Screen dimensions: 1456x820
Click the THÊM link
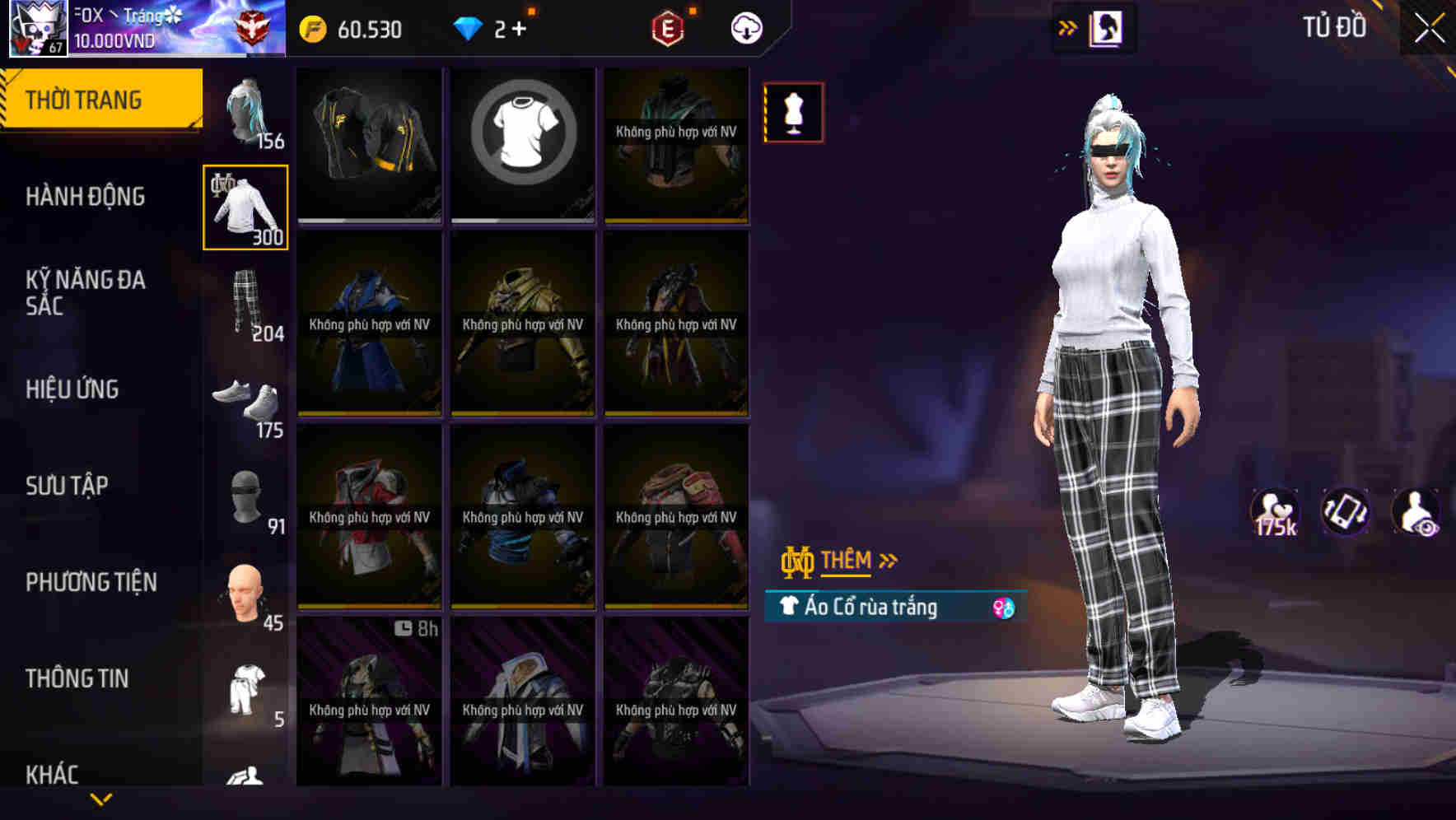[x=848, y=560]
